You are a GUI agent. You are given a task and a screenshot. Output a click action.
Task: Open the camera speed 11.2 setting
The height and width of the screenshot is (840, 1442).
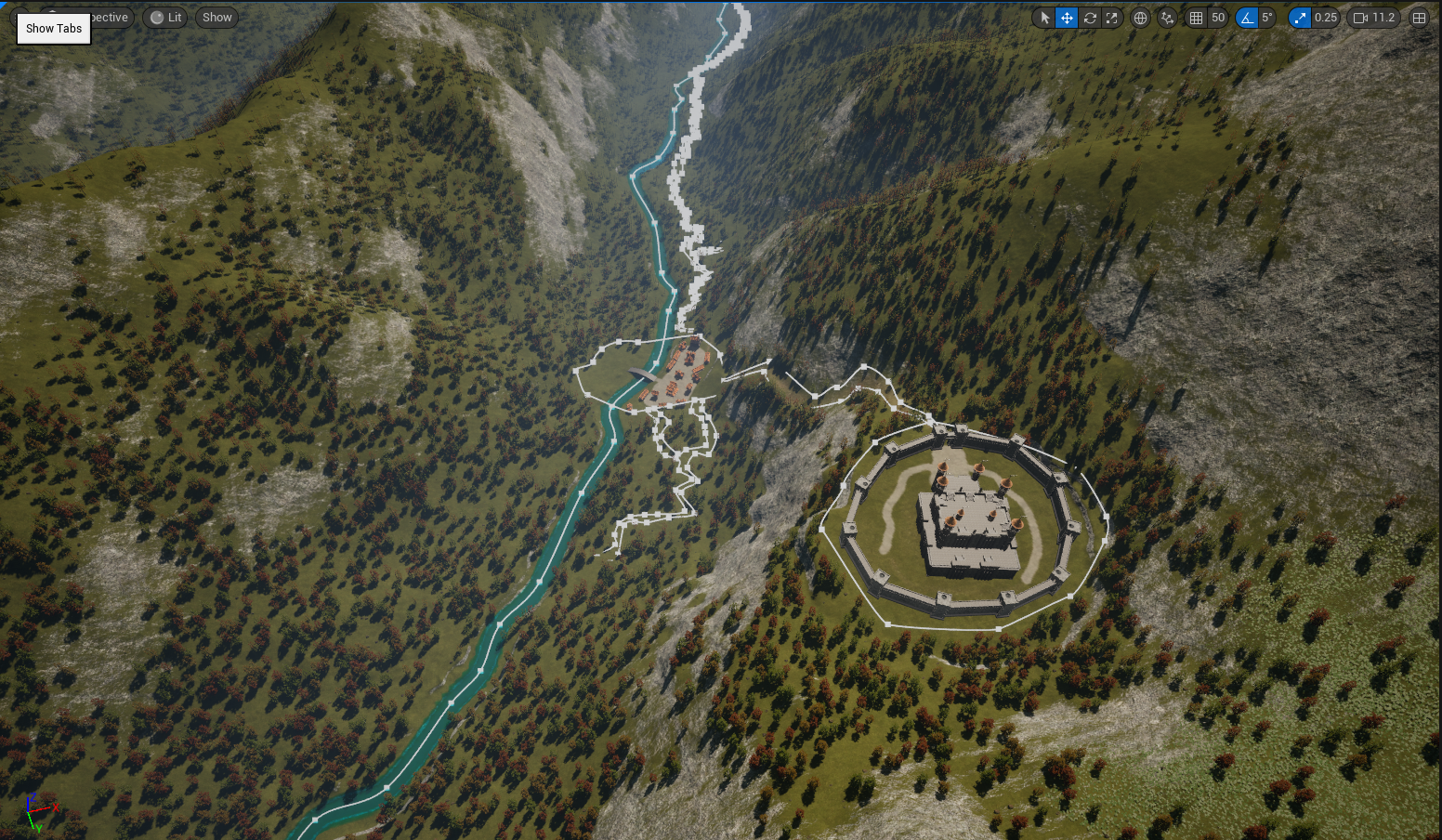pyautogui.click(x=1374, y=18)
